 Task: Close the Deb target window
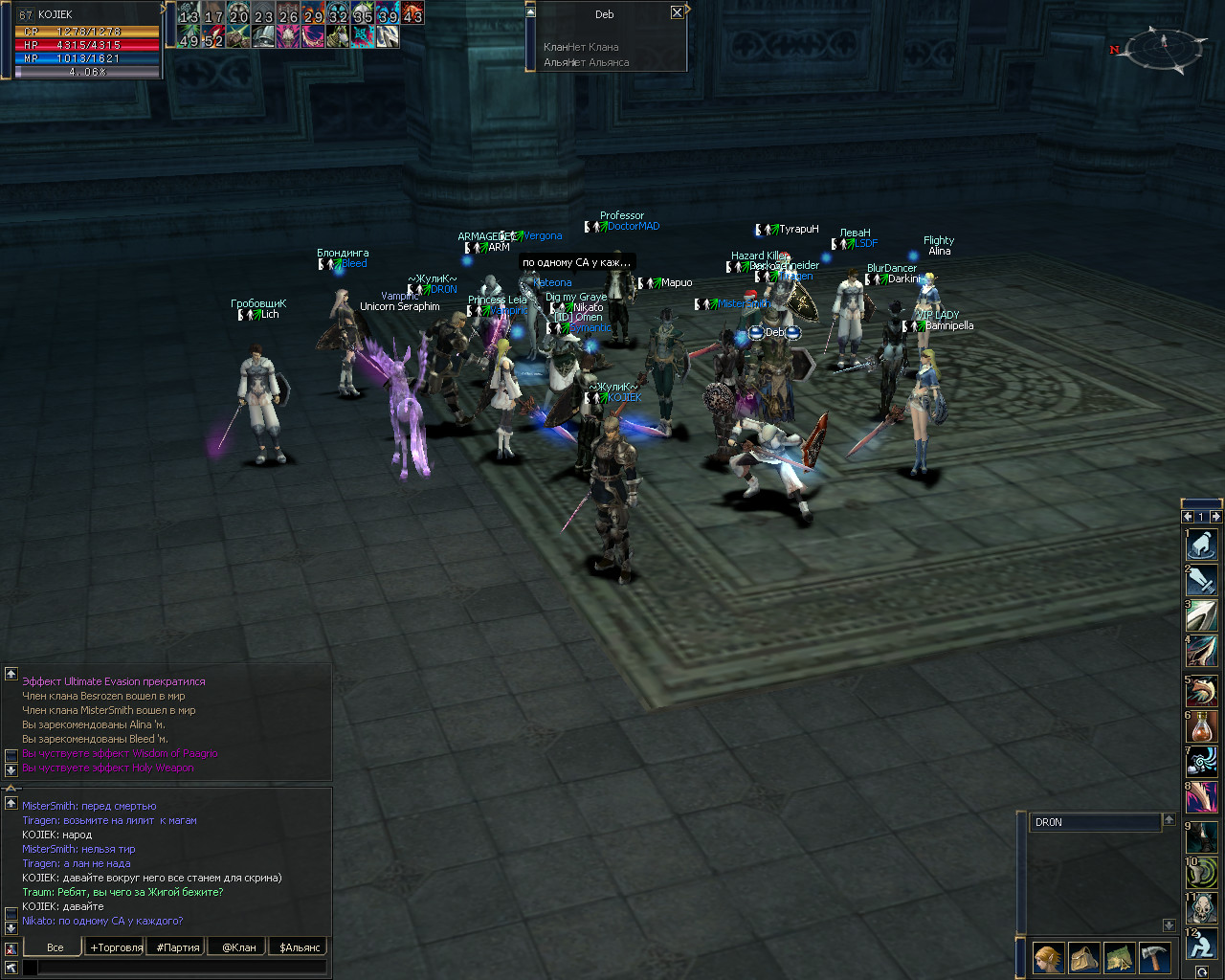(677, 12)
